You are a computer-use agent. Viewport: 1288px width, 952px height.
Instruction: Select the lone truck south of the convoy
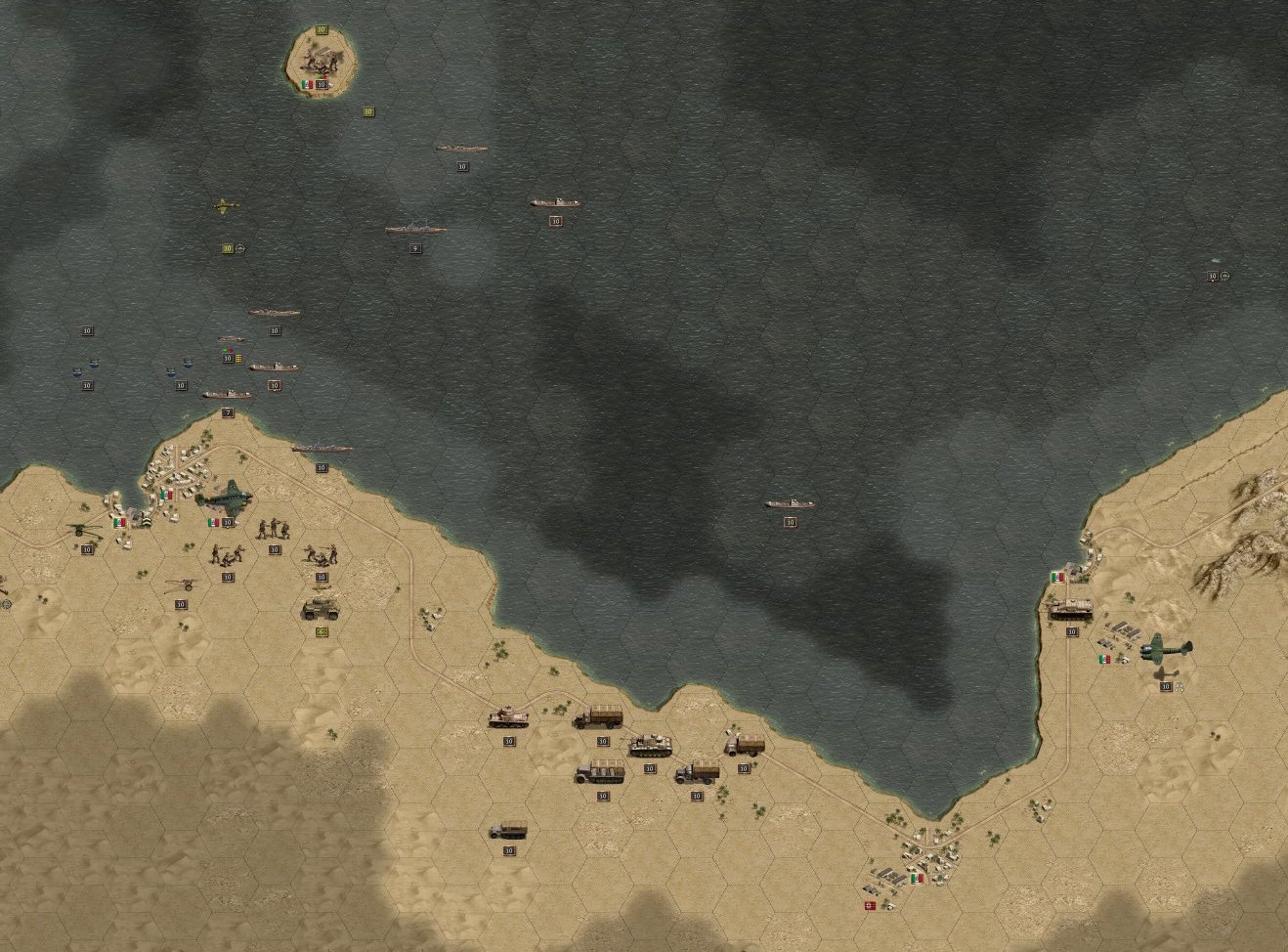pos(508,831)
